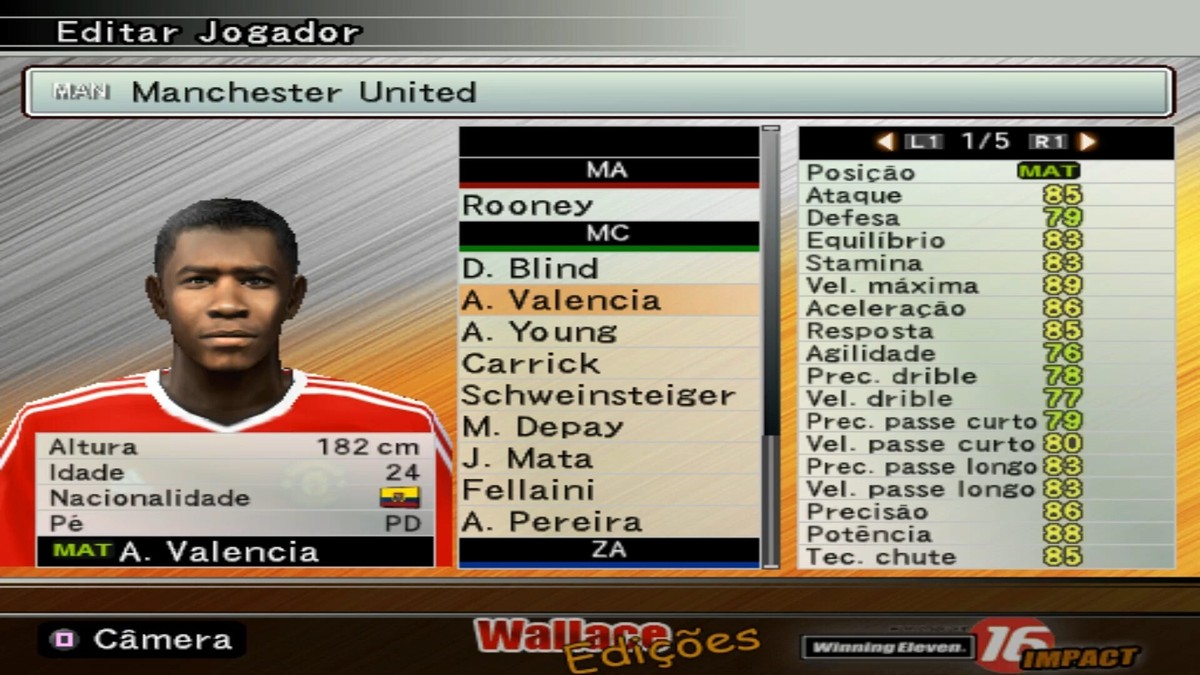Go to the next stats page arrow
1200x675 pixels.
point(1087,142)
